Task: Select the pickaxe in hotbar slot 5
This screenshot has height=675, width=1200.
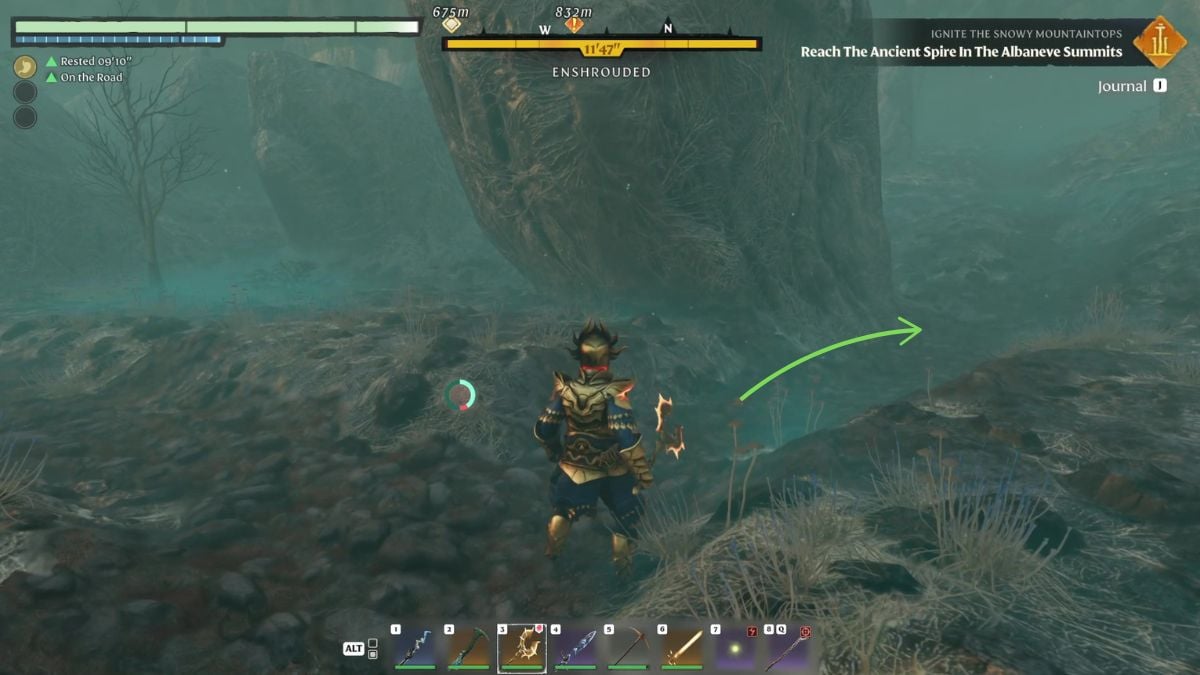Action: tap(629, 647)
